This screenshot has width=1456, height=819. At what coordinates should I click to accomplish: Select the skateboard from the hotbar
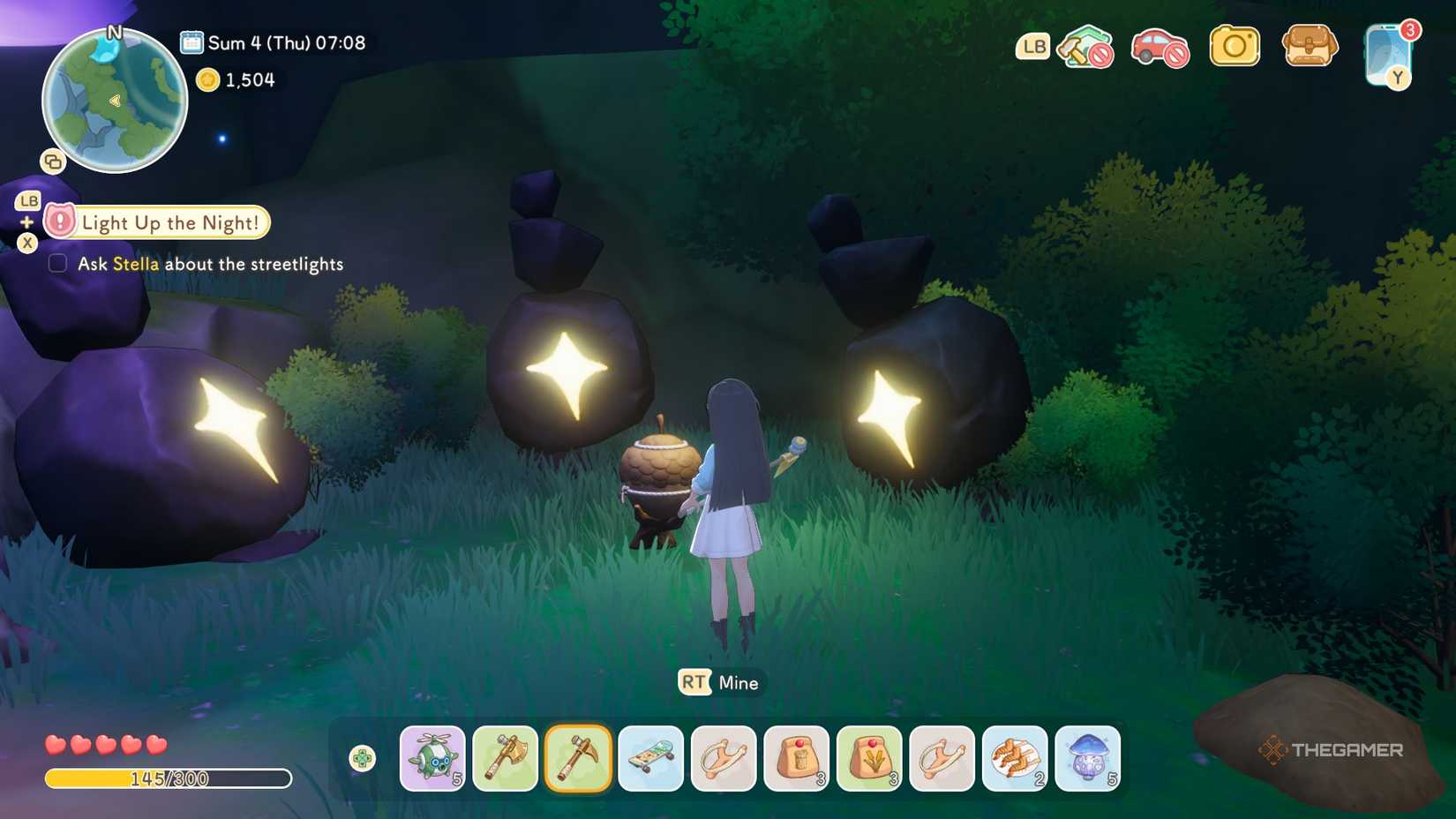click(650, 758)
